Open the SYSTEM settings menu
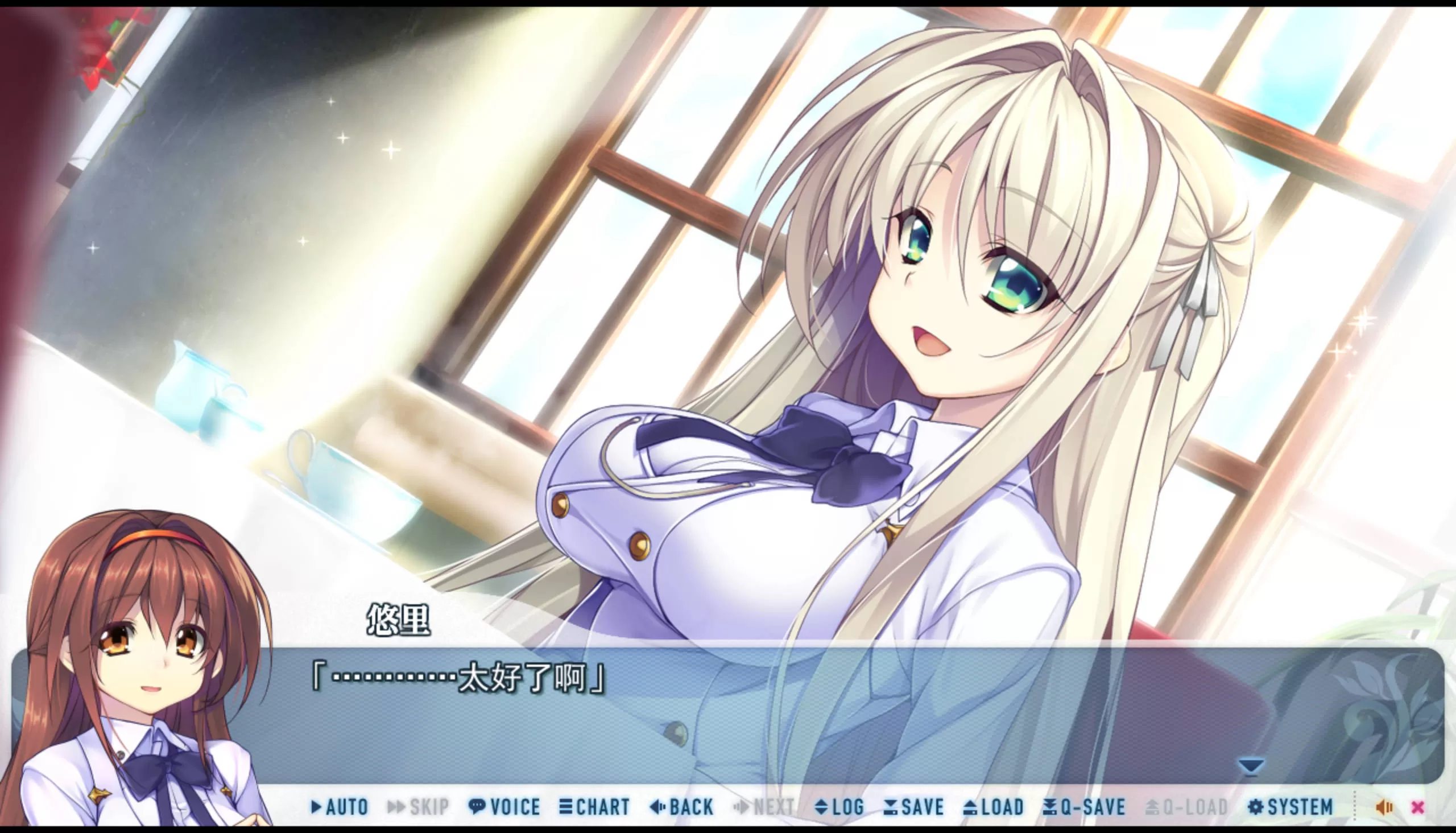 click(x=1290, y=807)
